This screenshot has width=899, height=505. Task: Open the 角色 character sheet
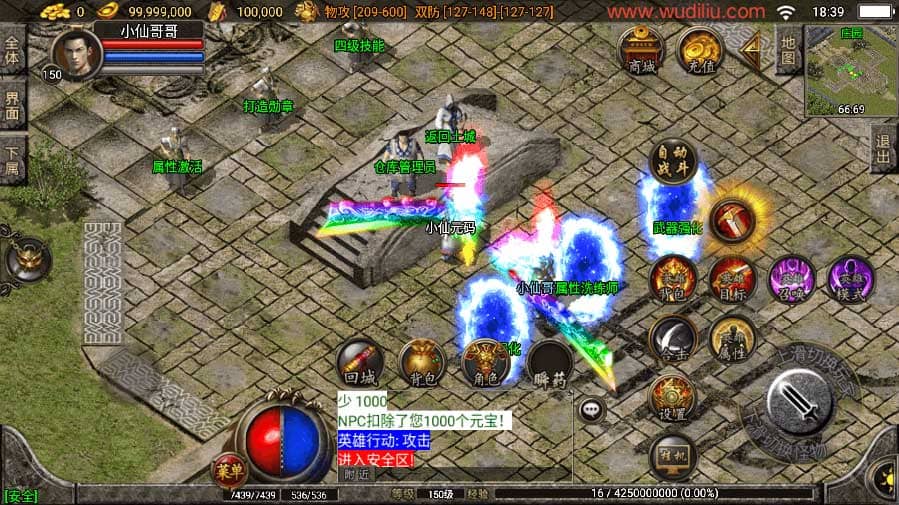[487, 363]
